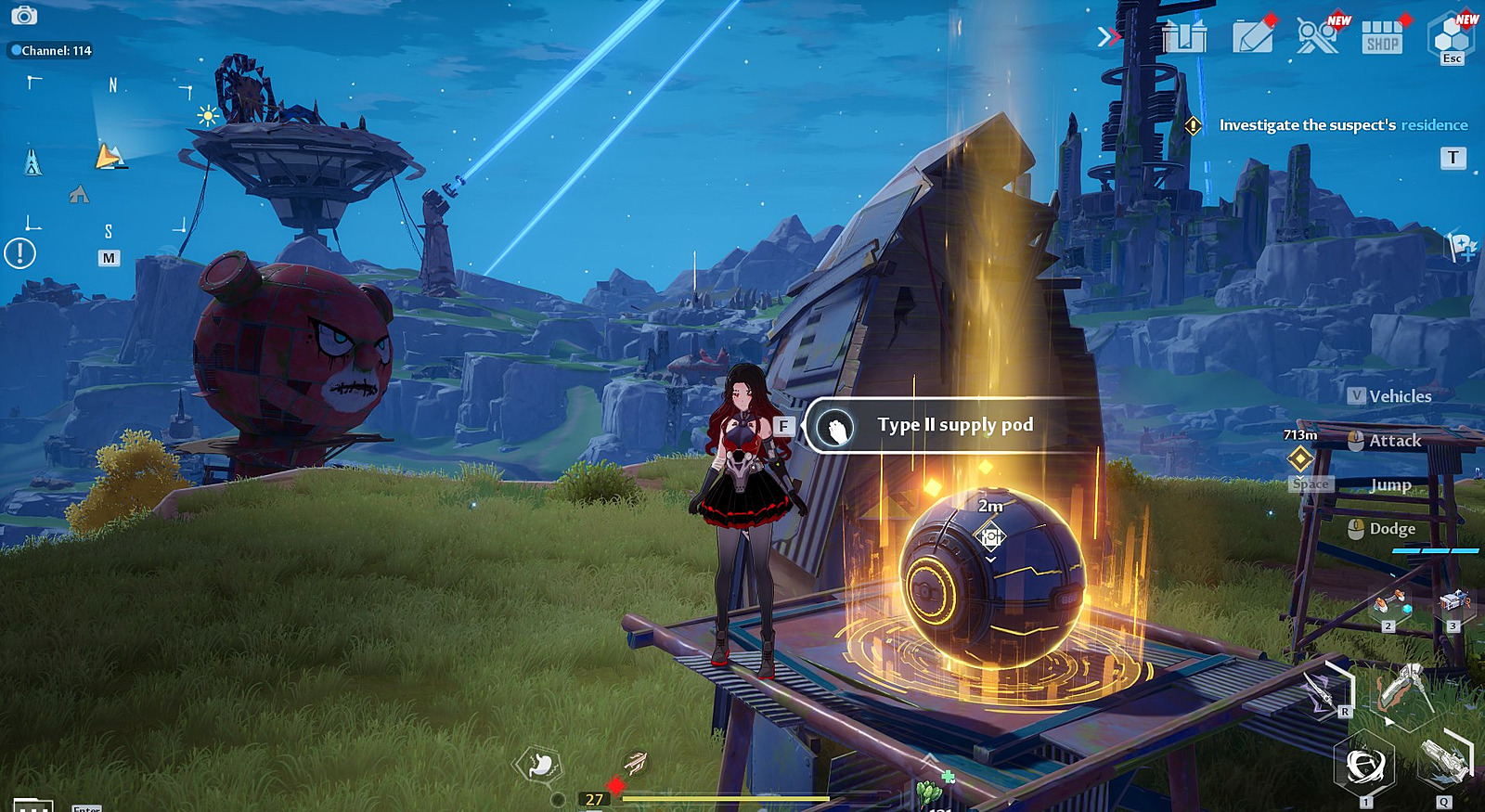Open the camera photo mode
This screenshot has height=812, width=1485.
coord(24,16)
